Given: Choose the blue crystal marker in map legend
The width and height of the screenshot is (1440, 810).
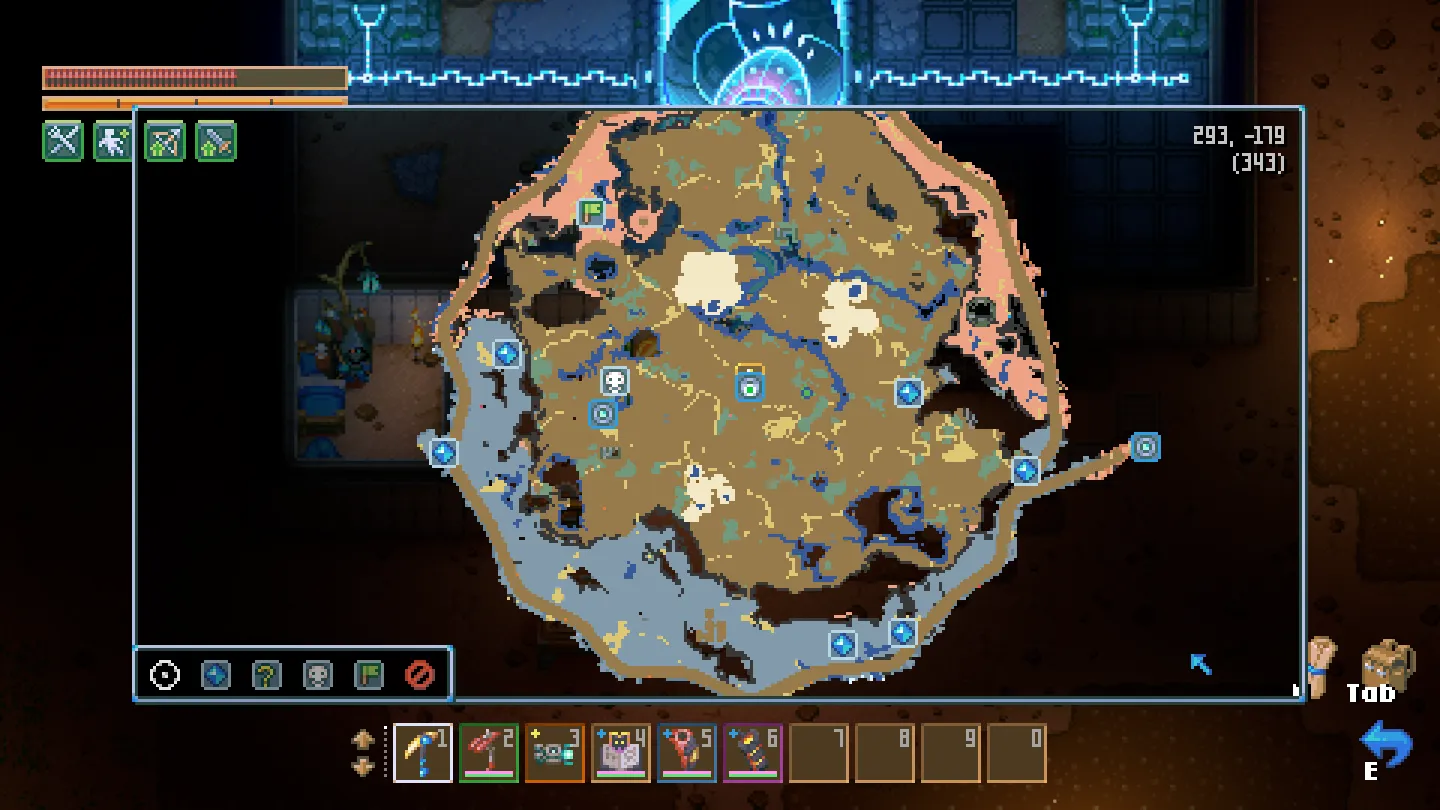Looking at the screenshot, I should pyautogui.click(x=216, y=675).
